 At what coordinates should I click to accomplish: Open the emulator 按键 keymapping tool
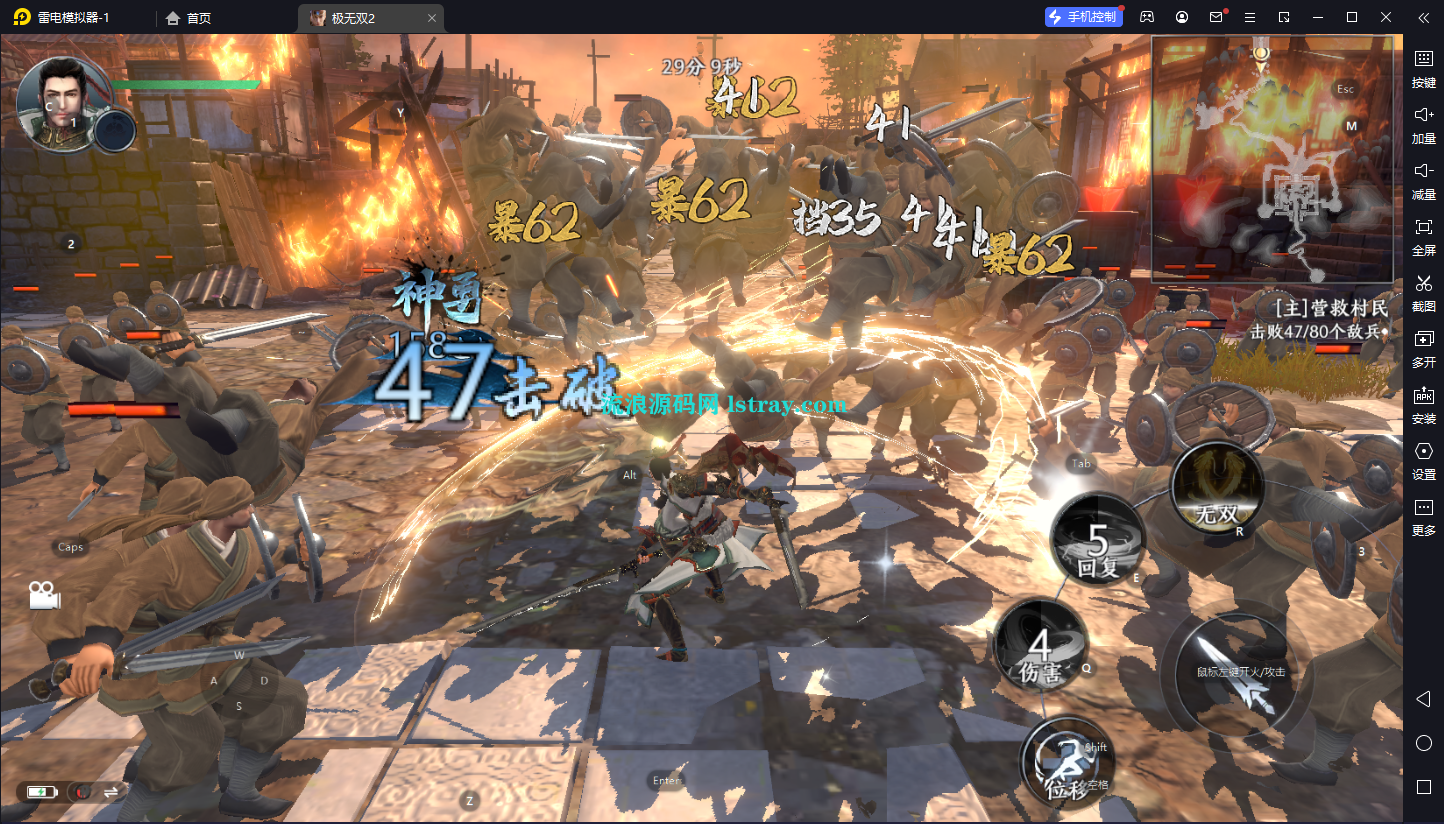1423,69
